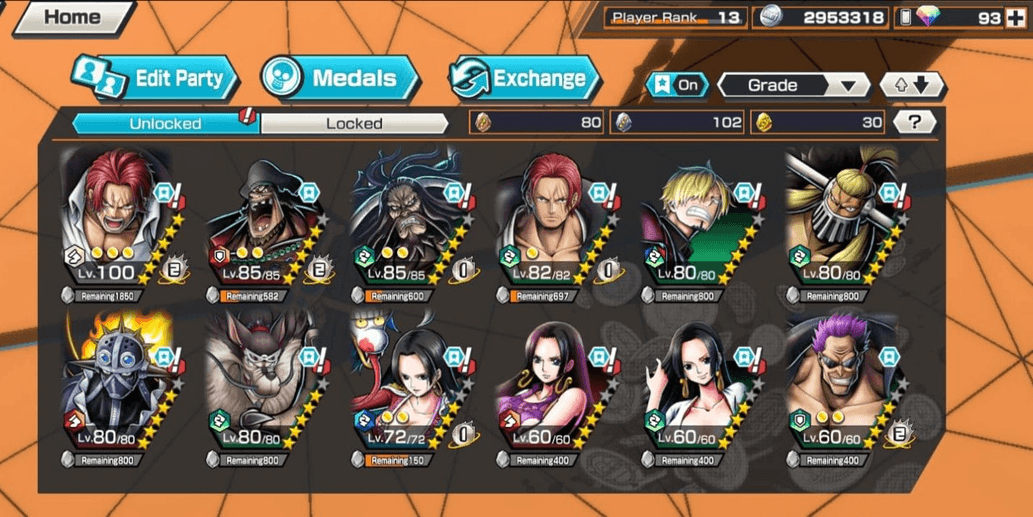
Task: Open the Grade sort dropdown
Action: [793, 85]
